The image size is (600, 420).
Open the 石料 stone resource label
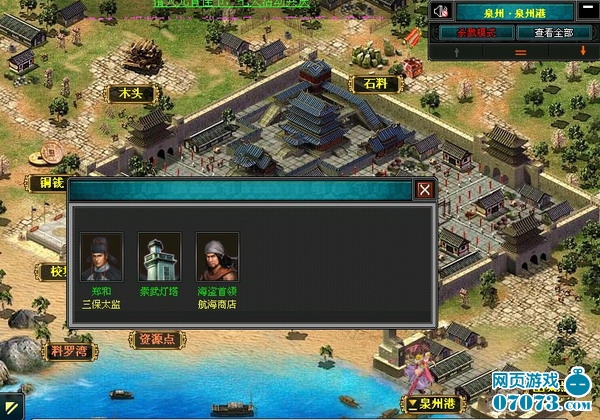pos(374,84)
